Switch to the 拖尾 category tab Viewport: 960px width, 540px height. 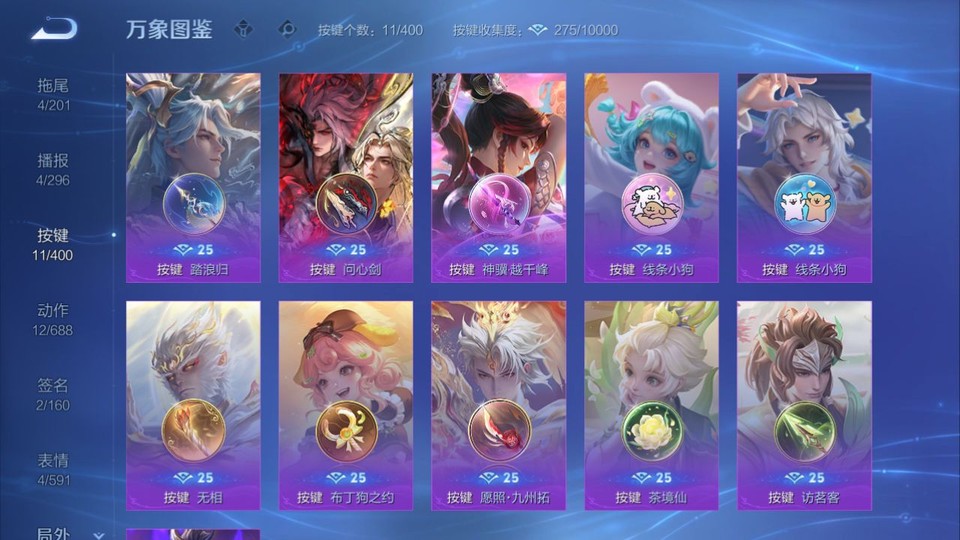pyautogui.click(x=53, y=94)
